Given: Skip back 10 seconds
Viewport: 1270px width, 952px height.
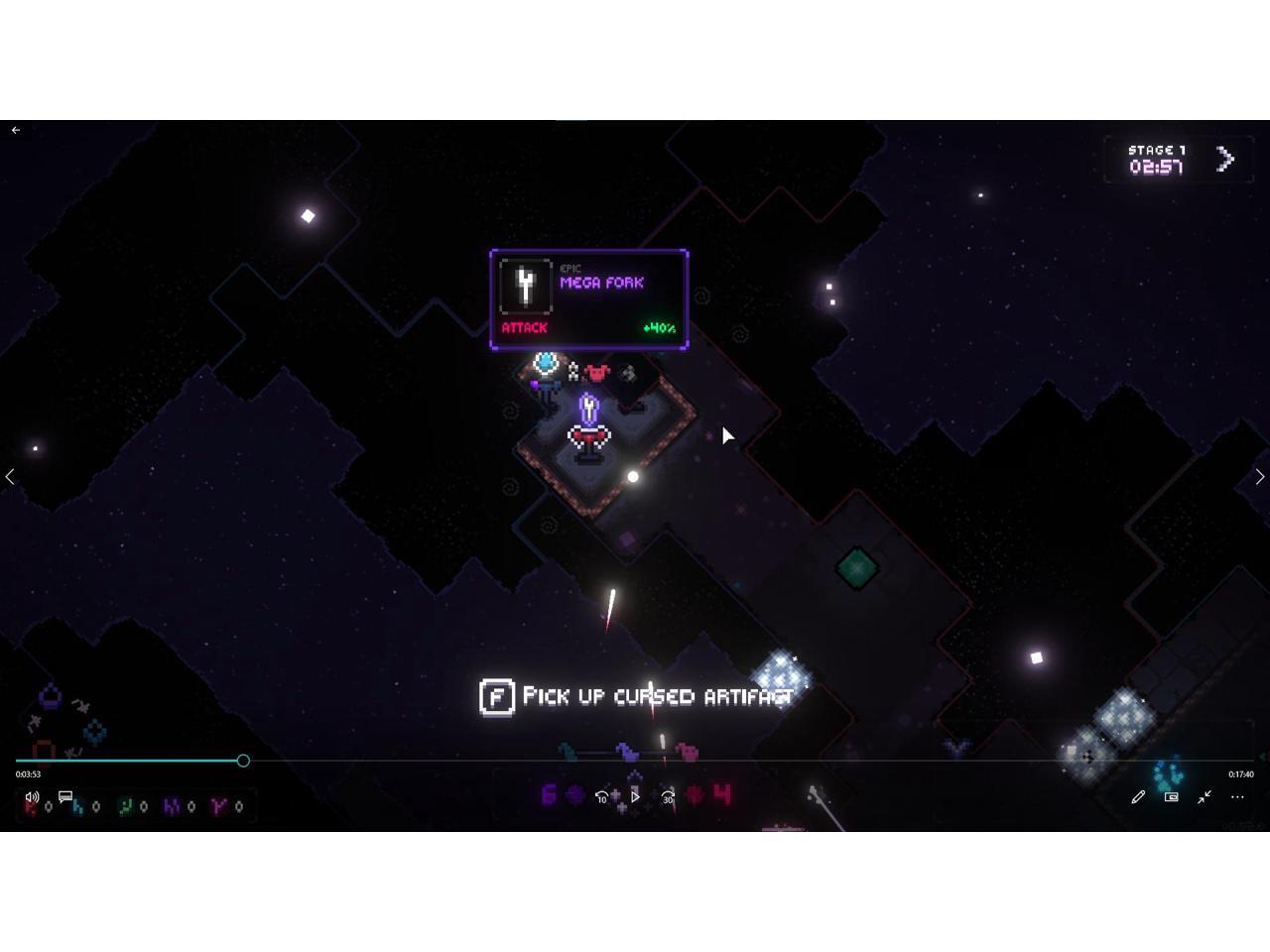Looking at the screenshot, I should click(x=601, y=796).
